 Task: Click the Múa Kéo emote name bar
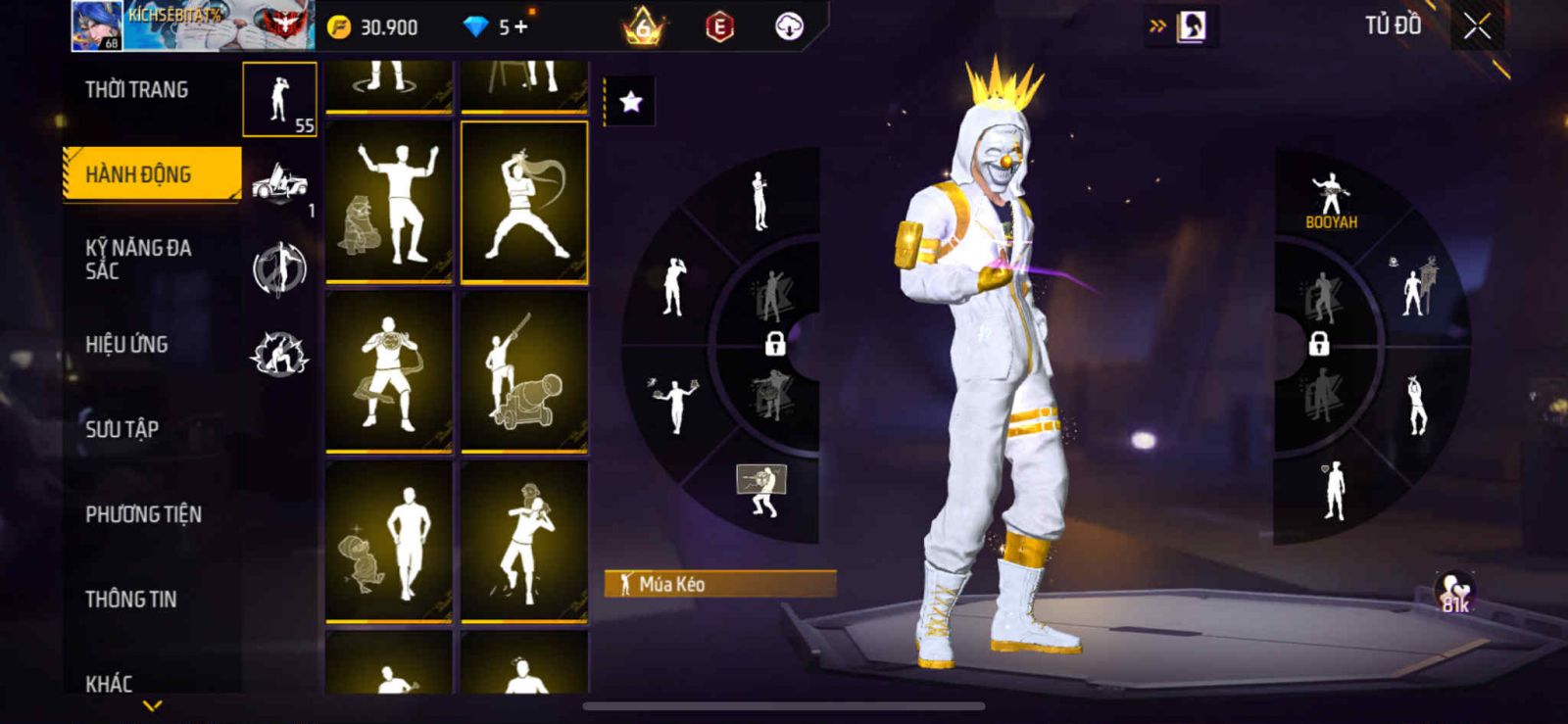720,584
